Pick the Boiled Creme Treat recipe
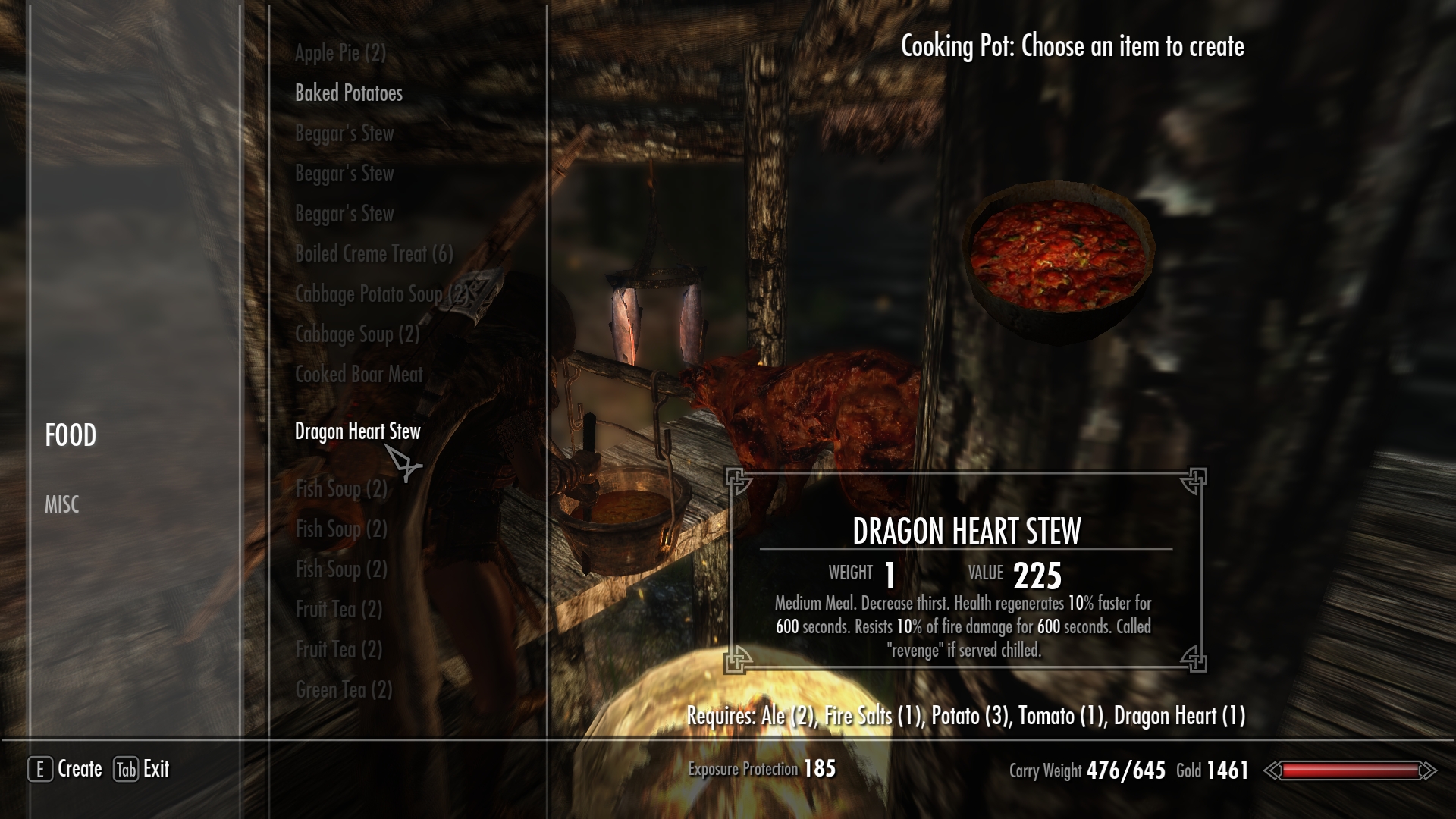The width and height of the screenshot is (1456, 819). coord(373,254)
